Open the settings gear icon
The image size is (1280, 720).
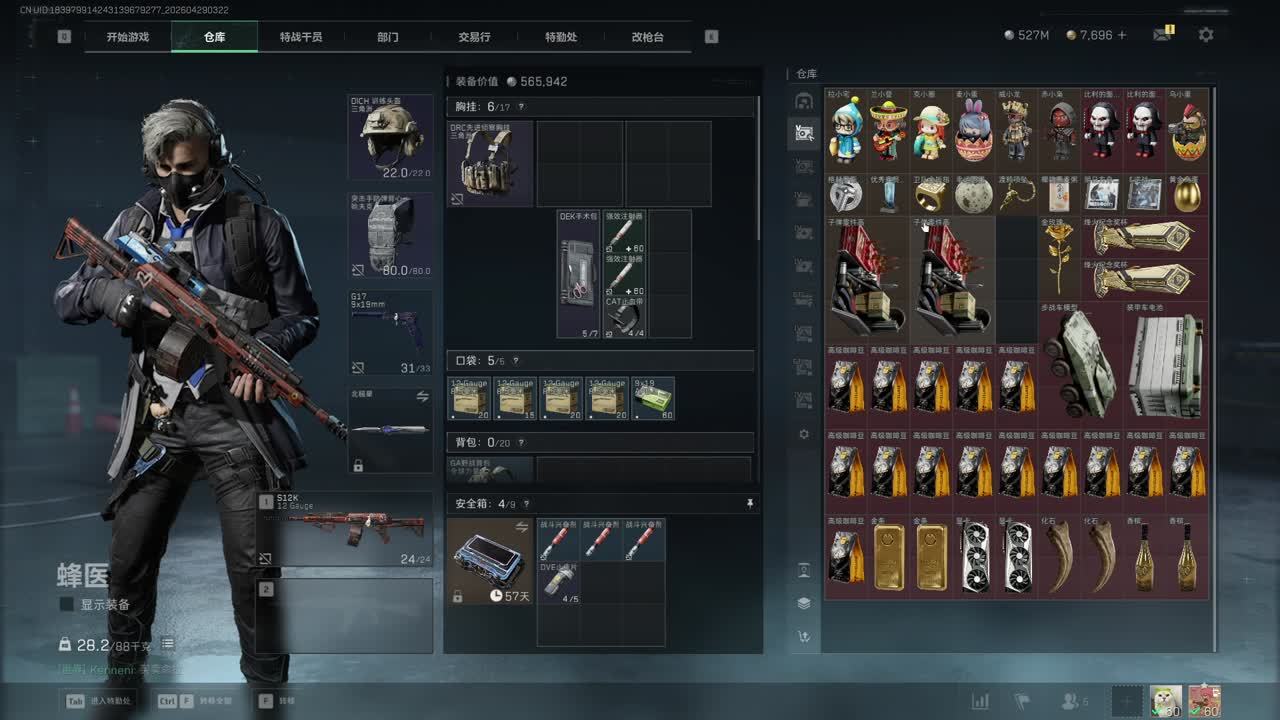coord(1206,35)
